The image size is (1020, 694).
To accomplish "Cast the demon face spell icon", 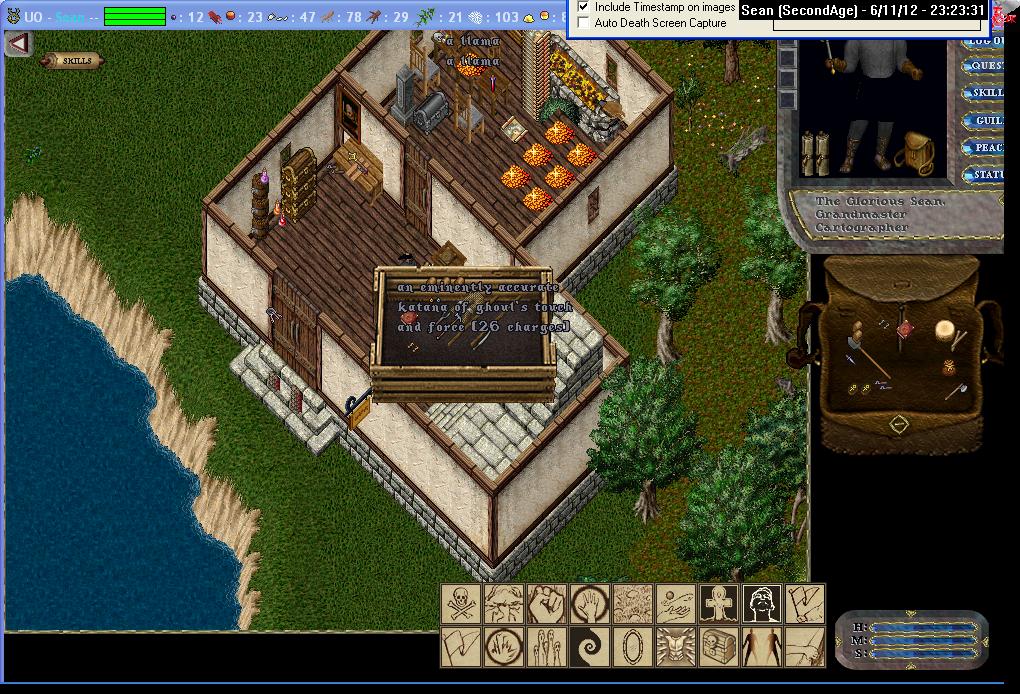I will [x=676, y=646].
